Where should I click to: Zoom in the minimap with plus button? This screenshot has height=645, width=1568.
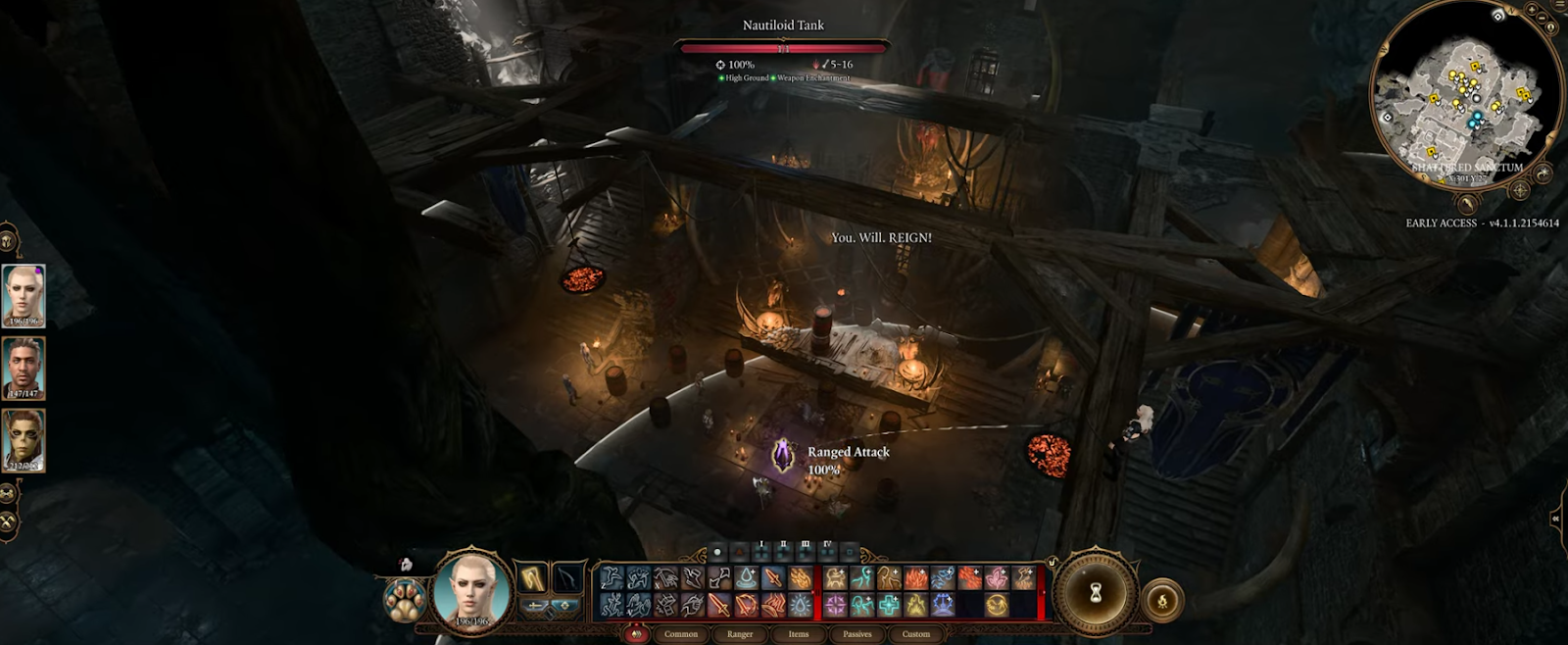click(x=1532, y=10)
